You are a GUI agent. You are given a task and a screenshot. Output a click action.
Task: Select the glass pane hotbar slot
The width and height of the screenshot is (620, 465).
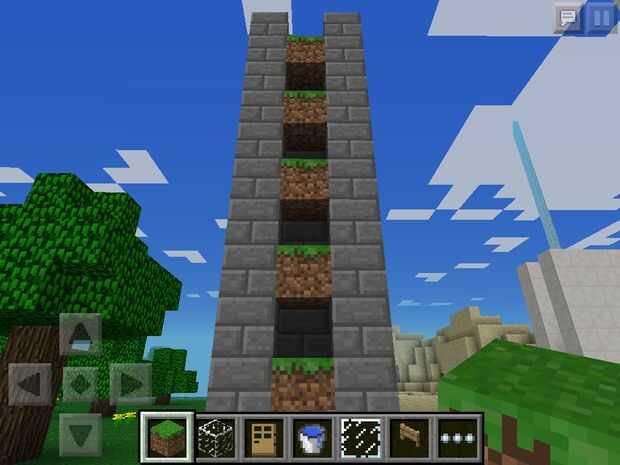[360, 437]
